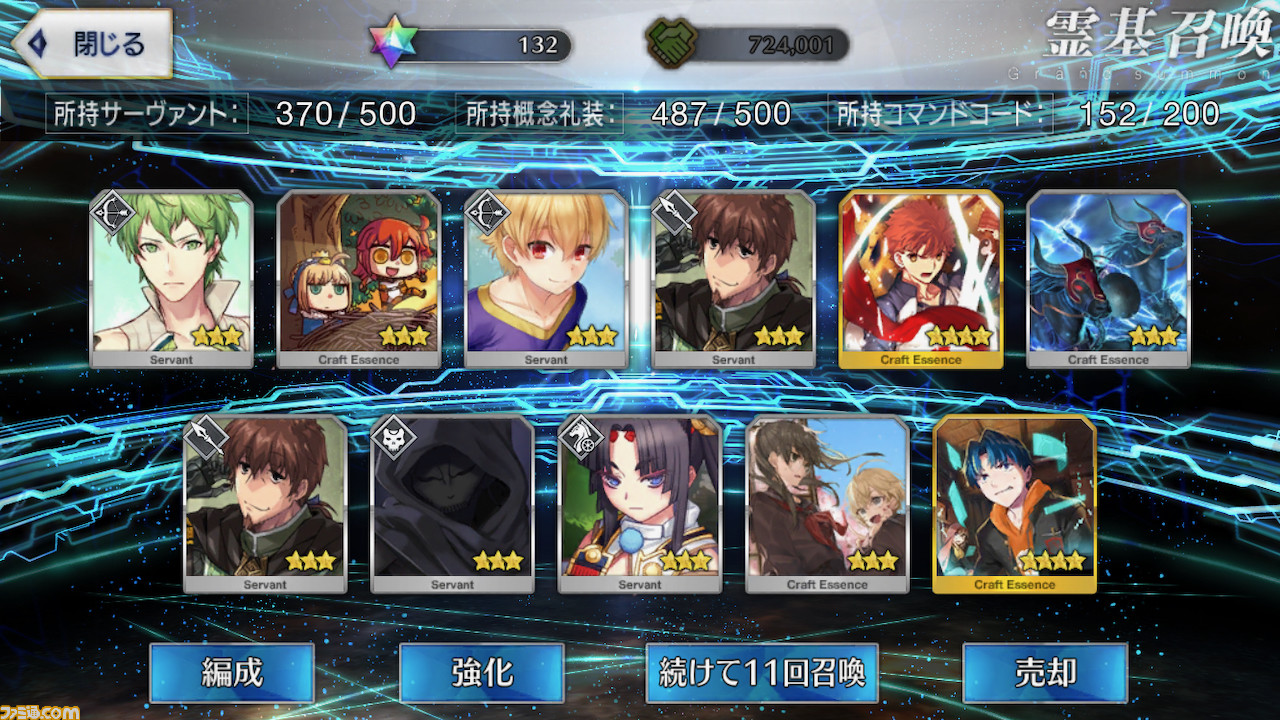The image size is (1280, 720).
Task: Select the blue lightning bull Craft Essence
Action: (1108, 278)
